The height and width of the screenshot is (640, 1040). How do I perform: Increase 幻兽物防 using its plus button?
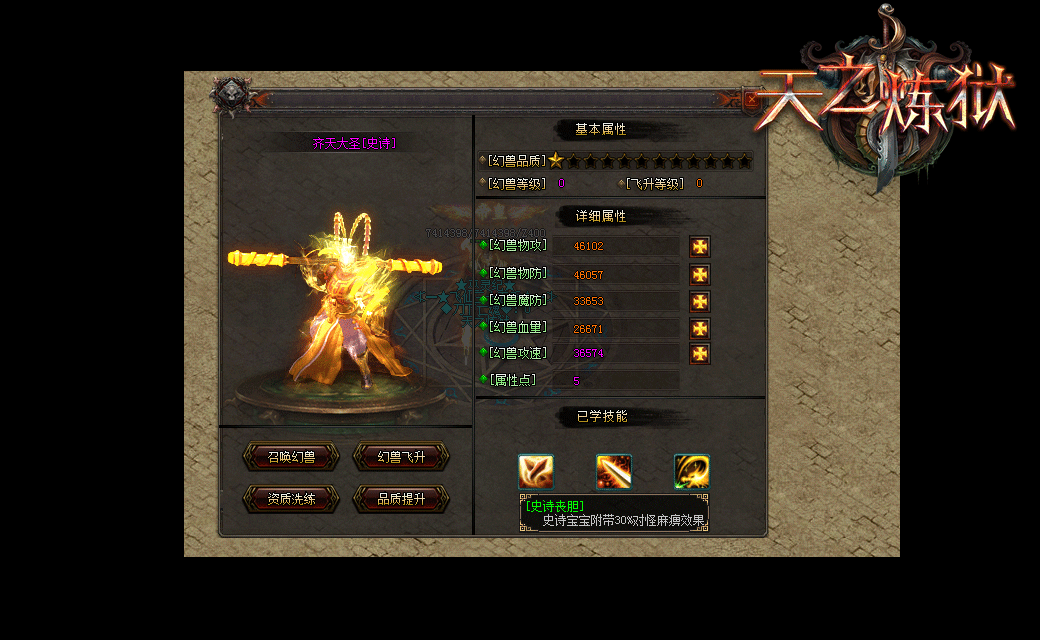[700, 274]
